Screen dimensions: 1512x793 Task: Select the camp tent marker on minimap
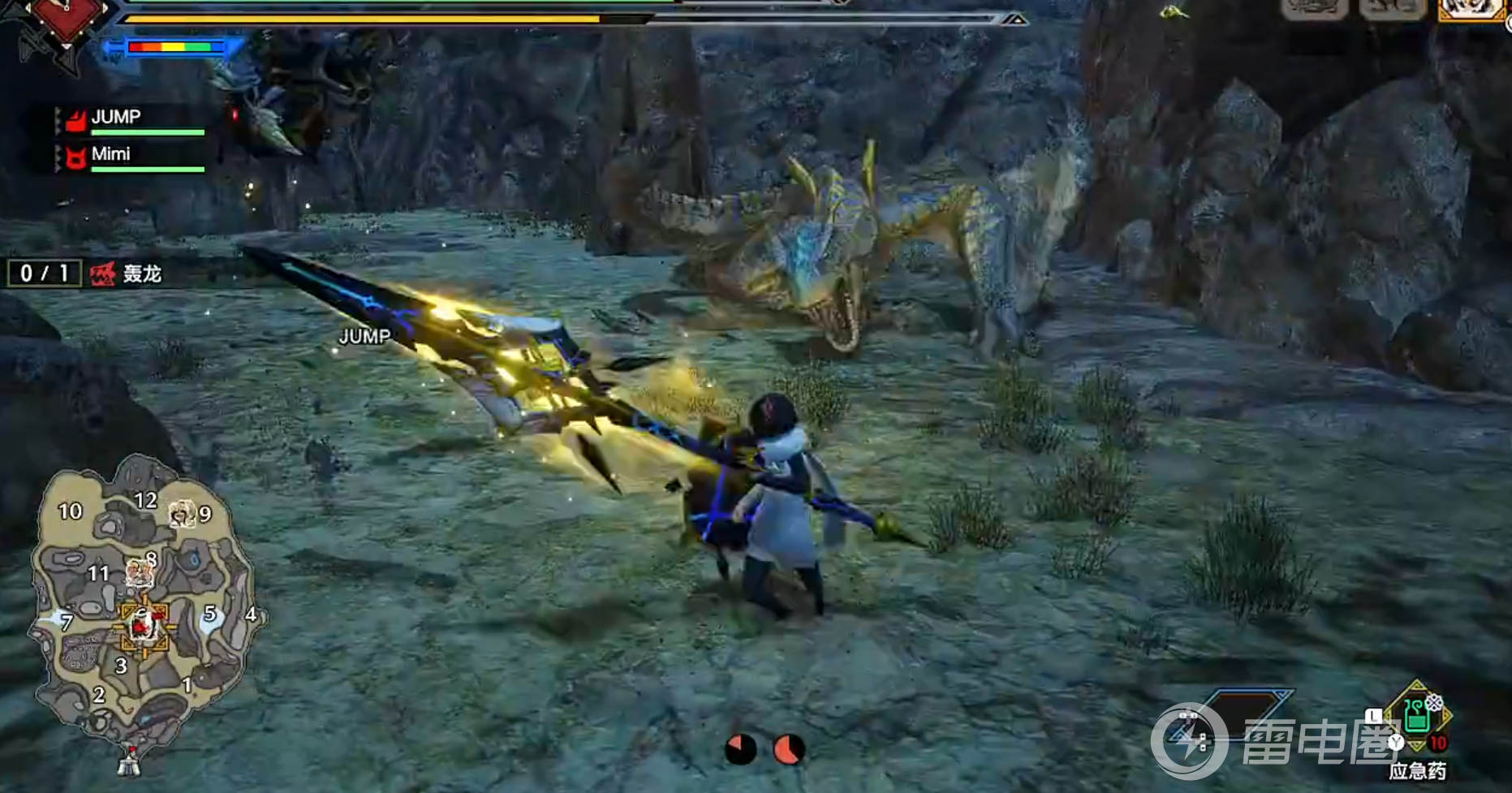click(129, 761)
